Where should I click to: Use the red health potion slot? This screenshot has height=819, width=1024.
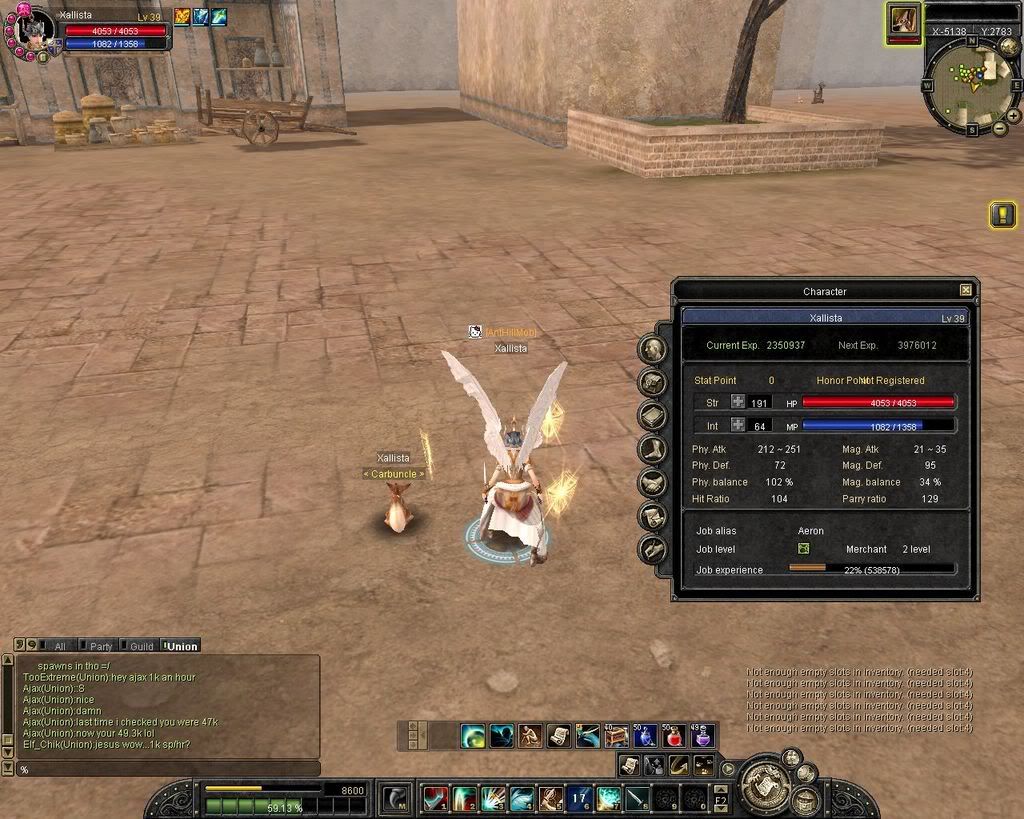pos(675,737)
